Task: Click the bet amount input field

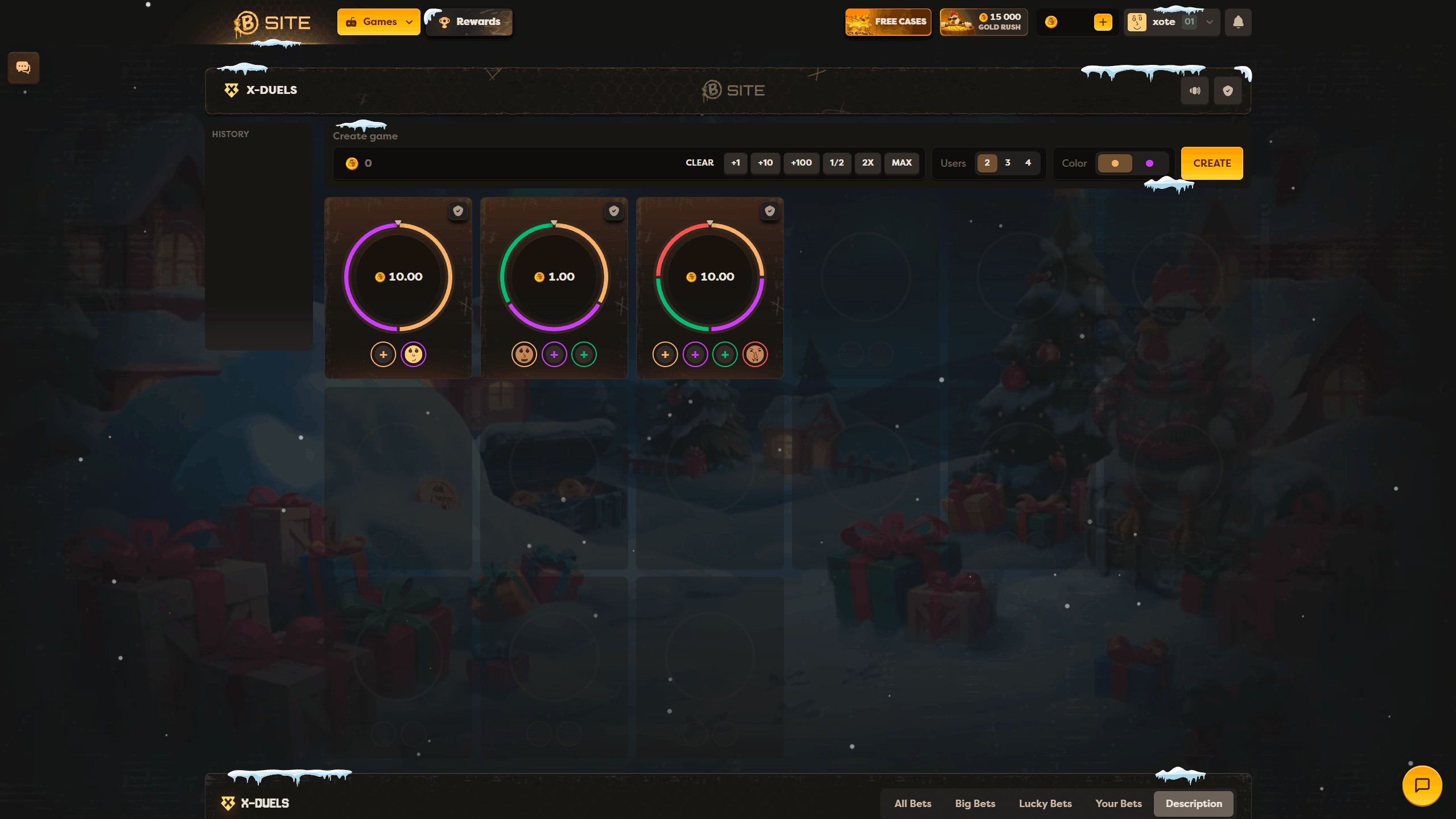Action: (455, 163)
